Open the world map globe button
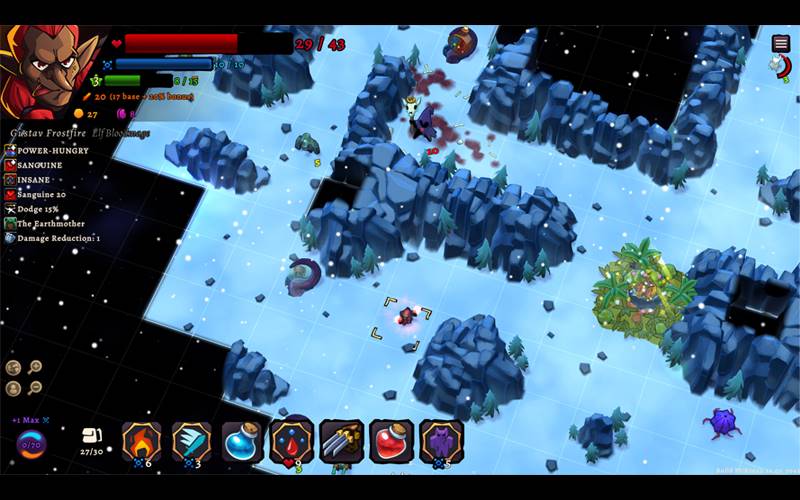 point(13,367)
